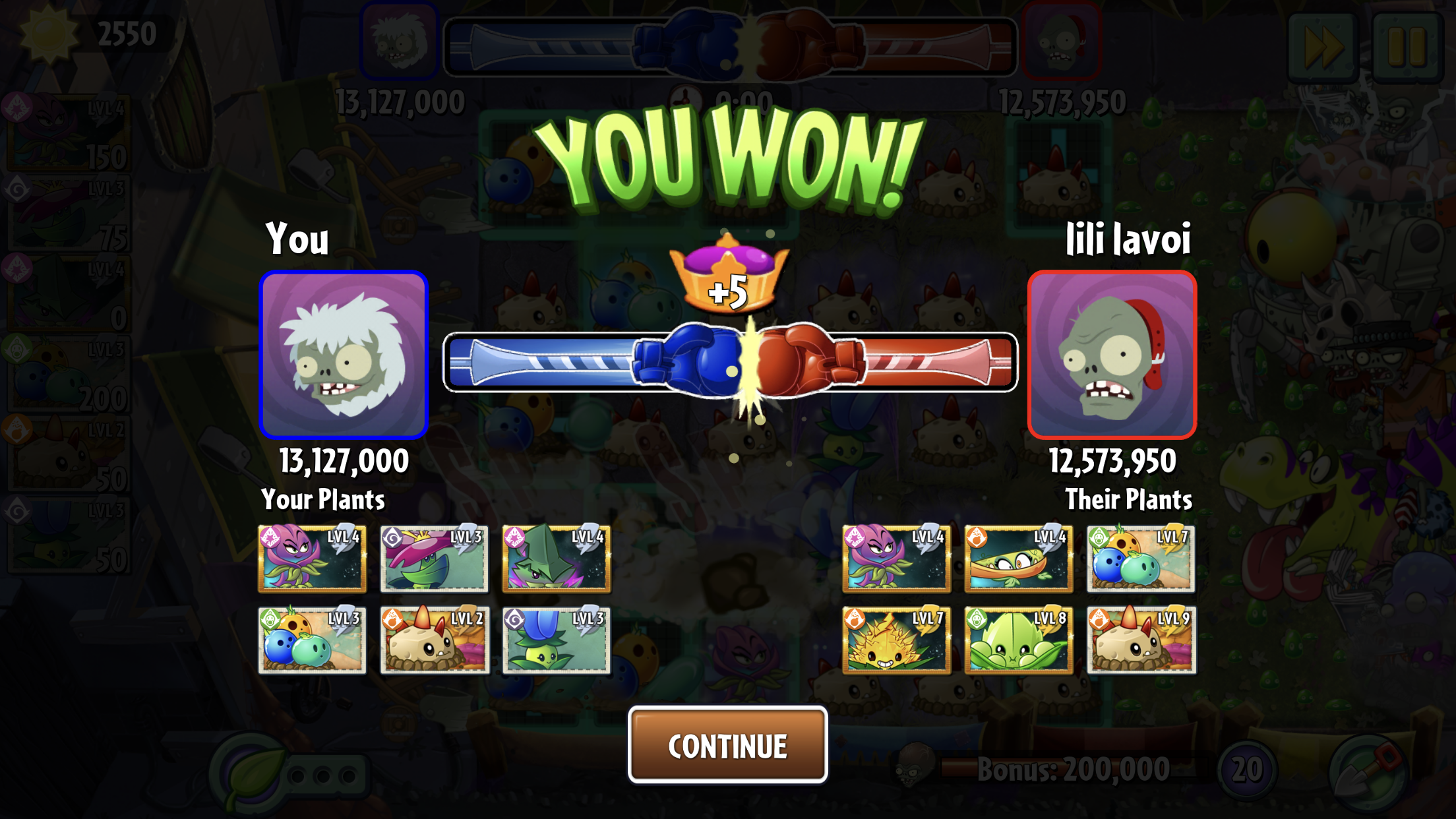Select opponent's LVL 7 Bowling Bulb card
Image resolution: width=1456 pixels, height=819 pixels.
tap(1141, 559)
